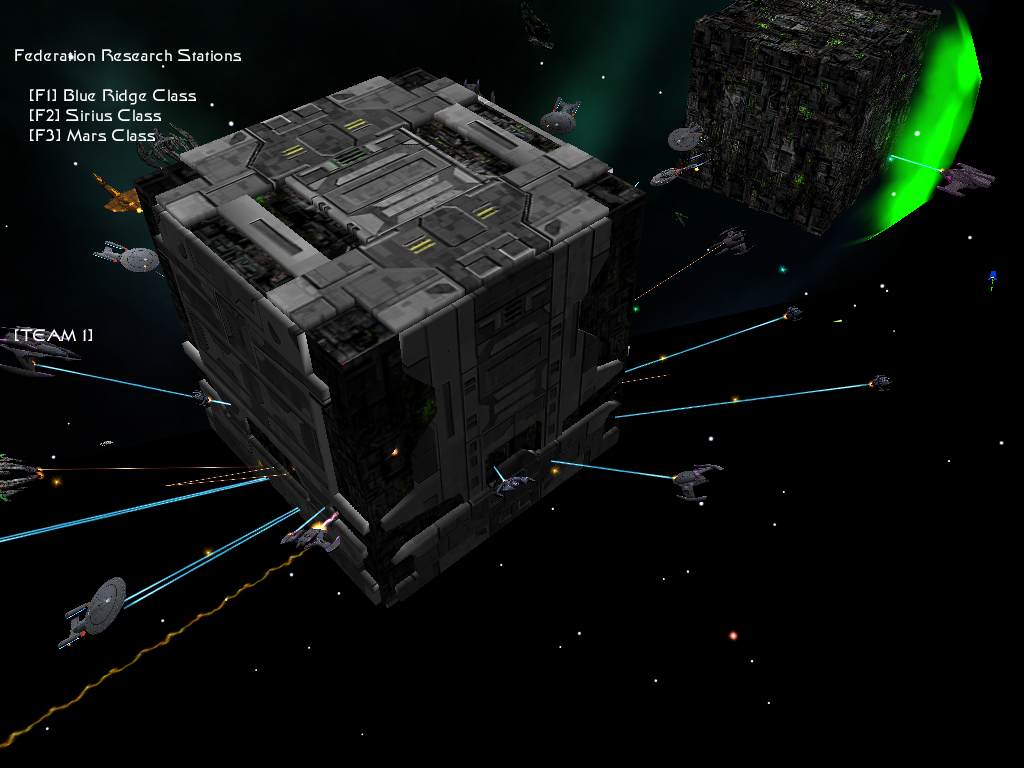Choose the Sirius Class station entry
This screenshot has width=1024, height=768.
[x=95, y=116]
